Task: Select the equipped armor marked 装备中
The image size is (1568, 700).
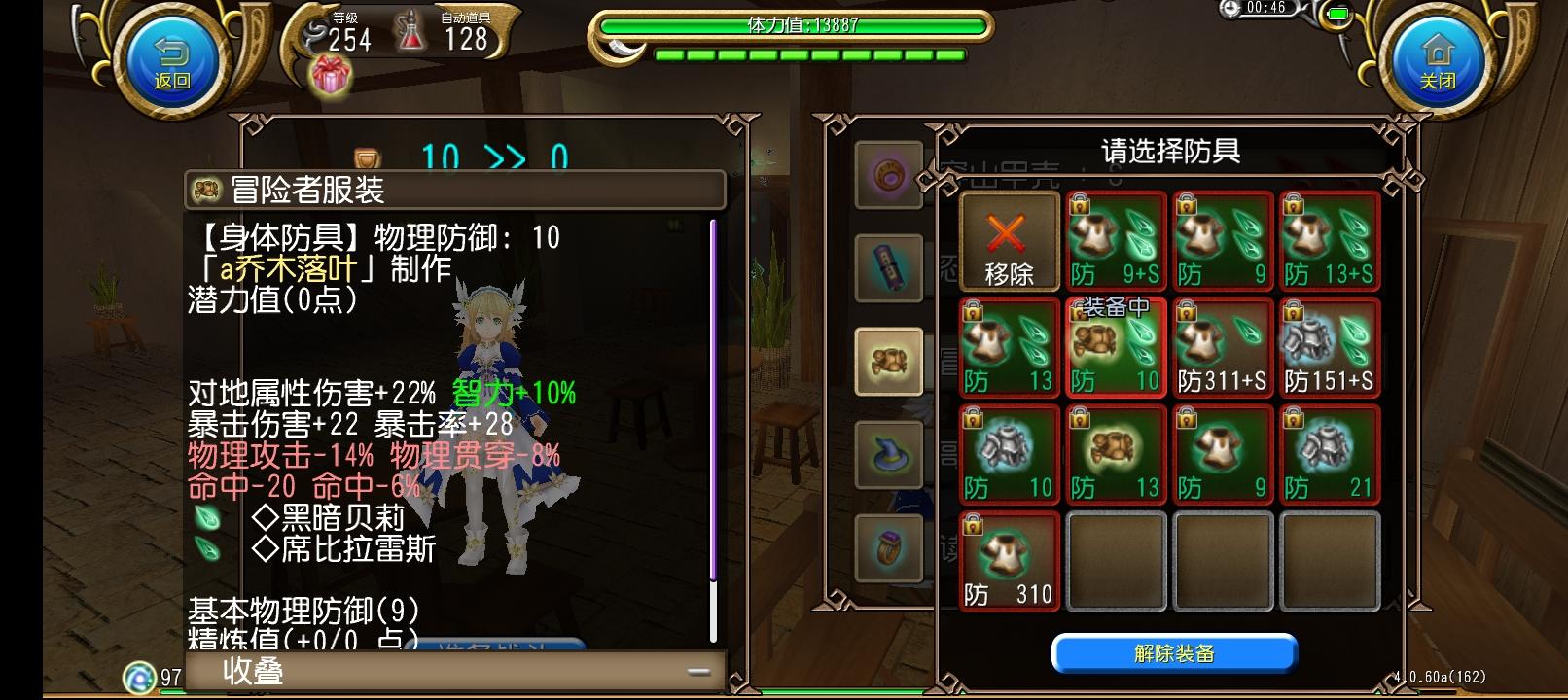Action: coord(1116,347)
